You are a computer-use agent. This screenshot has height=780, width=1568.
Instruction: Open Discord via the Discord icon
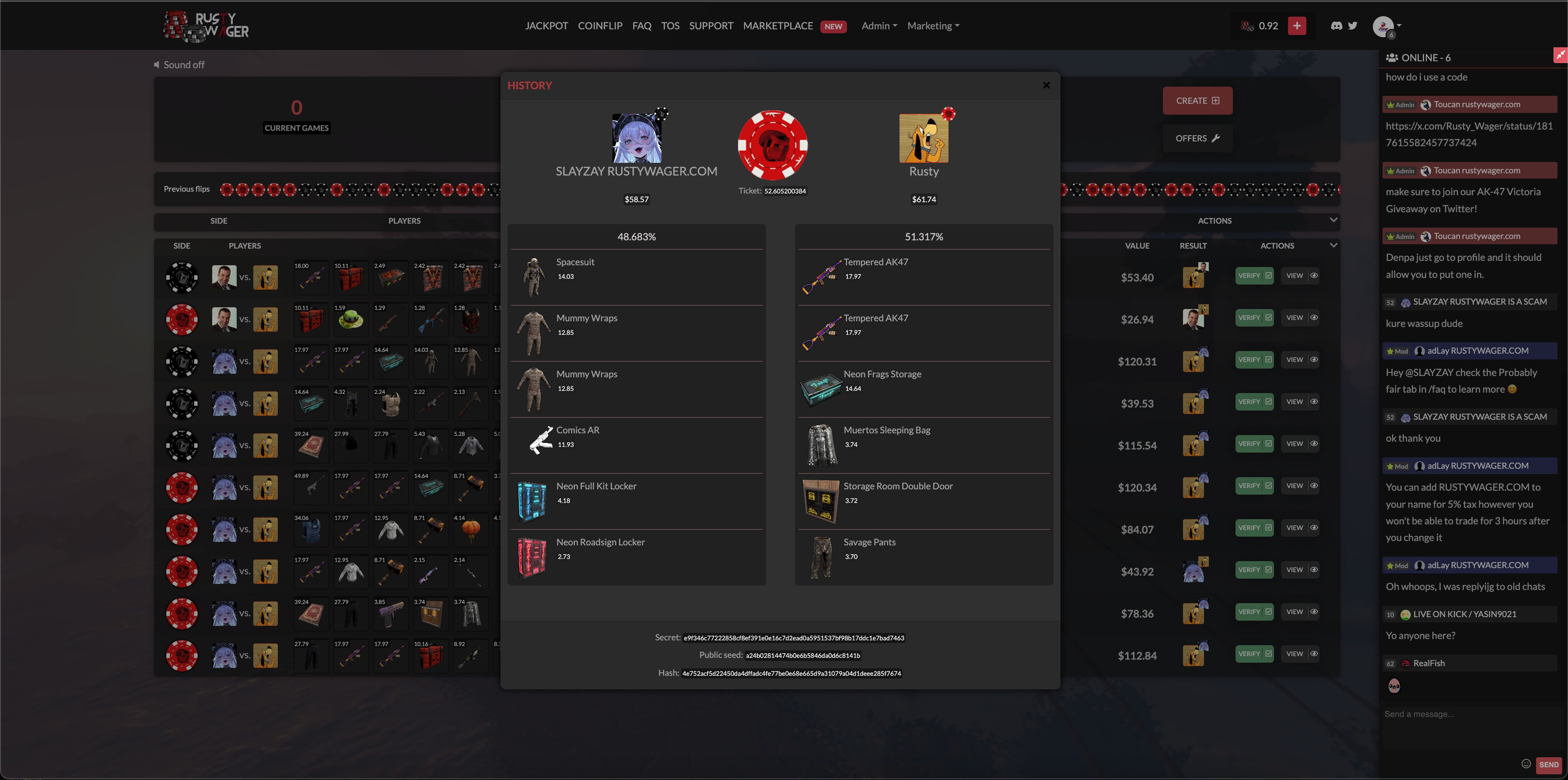click(1336, 25)
